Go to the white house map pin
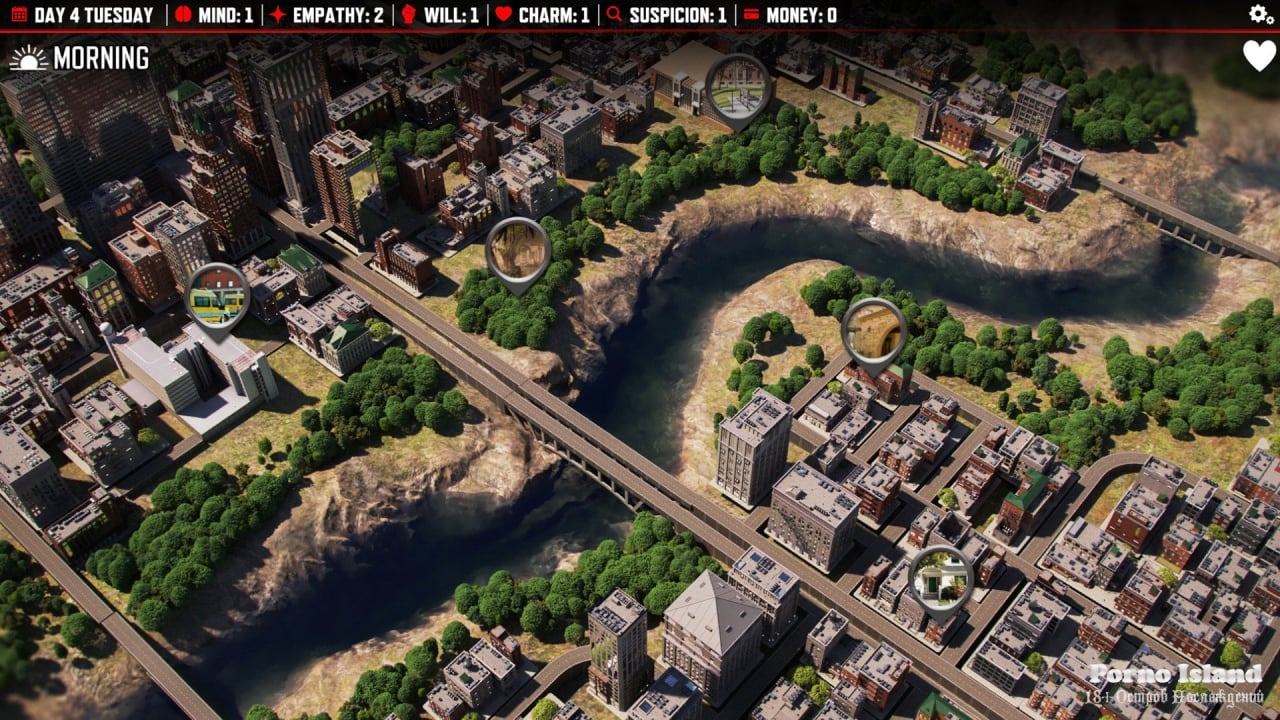Screen dimensions: 1280x720 pyautogui.click(x=940, y=578)
